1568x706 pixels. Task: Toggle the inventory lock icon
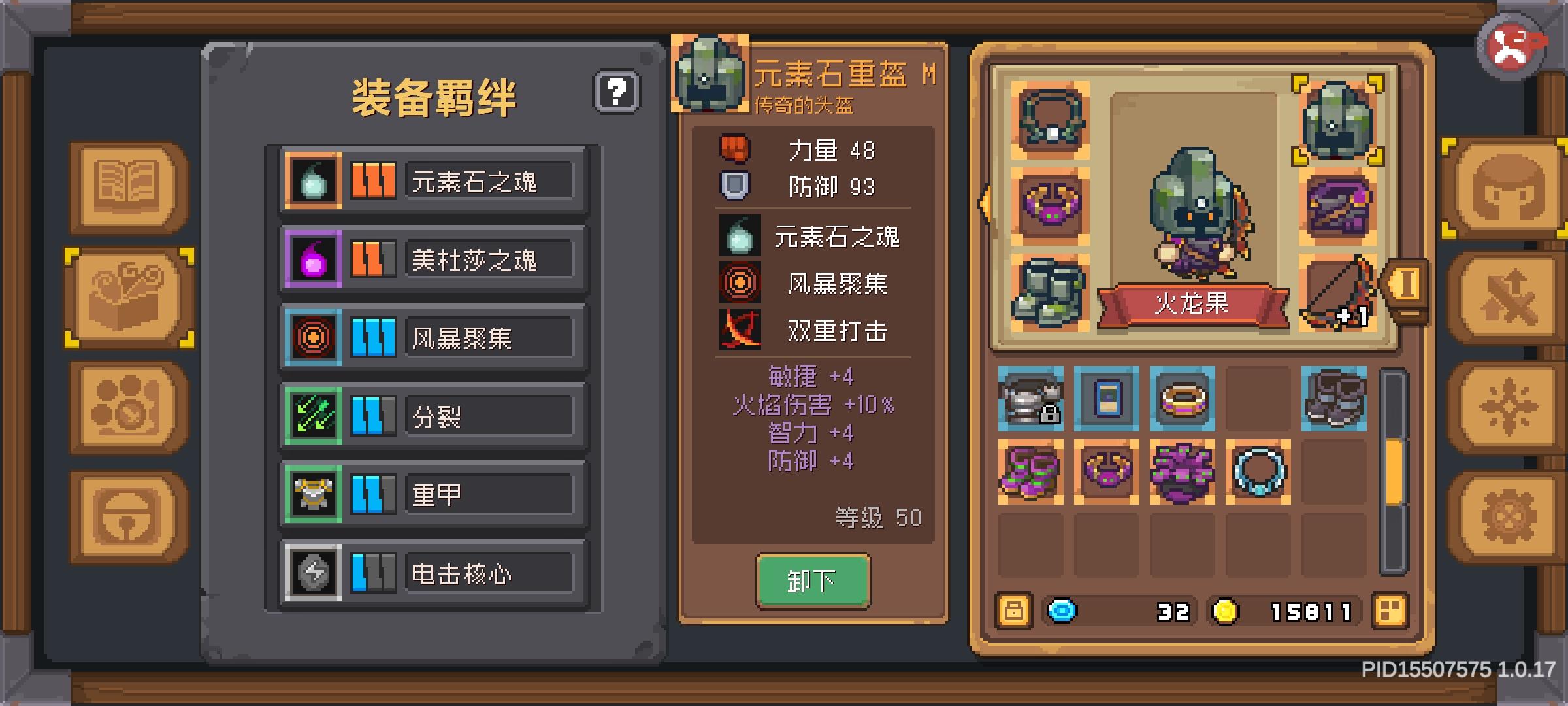pyautogui.click(x=1015, y=611)
